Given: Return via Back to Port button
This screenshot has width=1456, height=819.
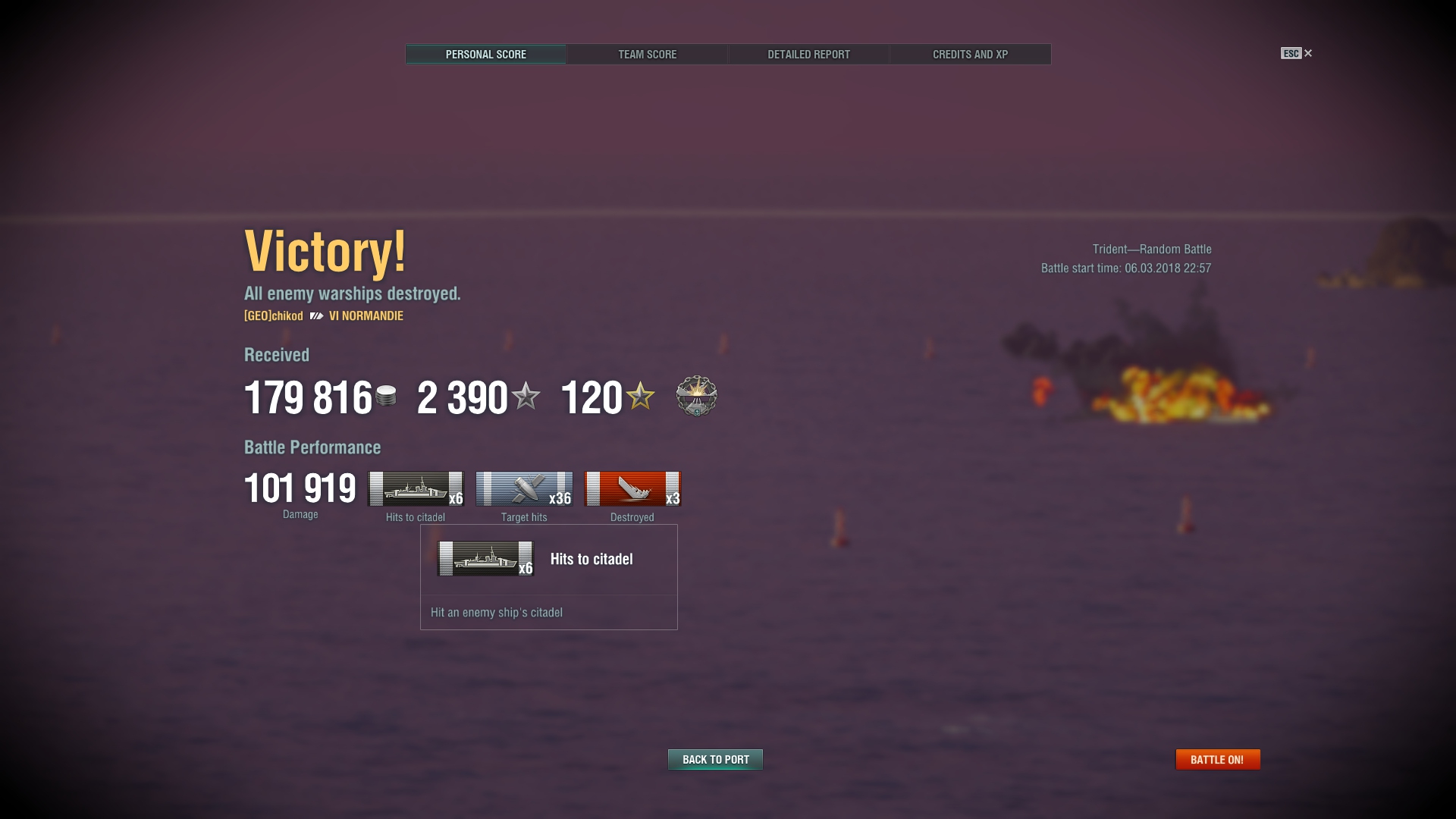Looking at the screenshot, I should point(715,759).
